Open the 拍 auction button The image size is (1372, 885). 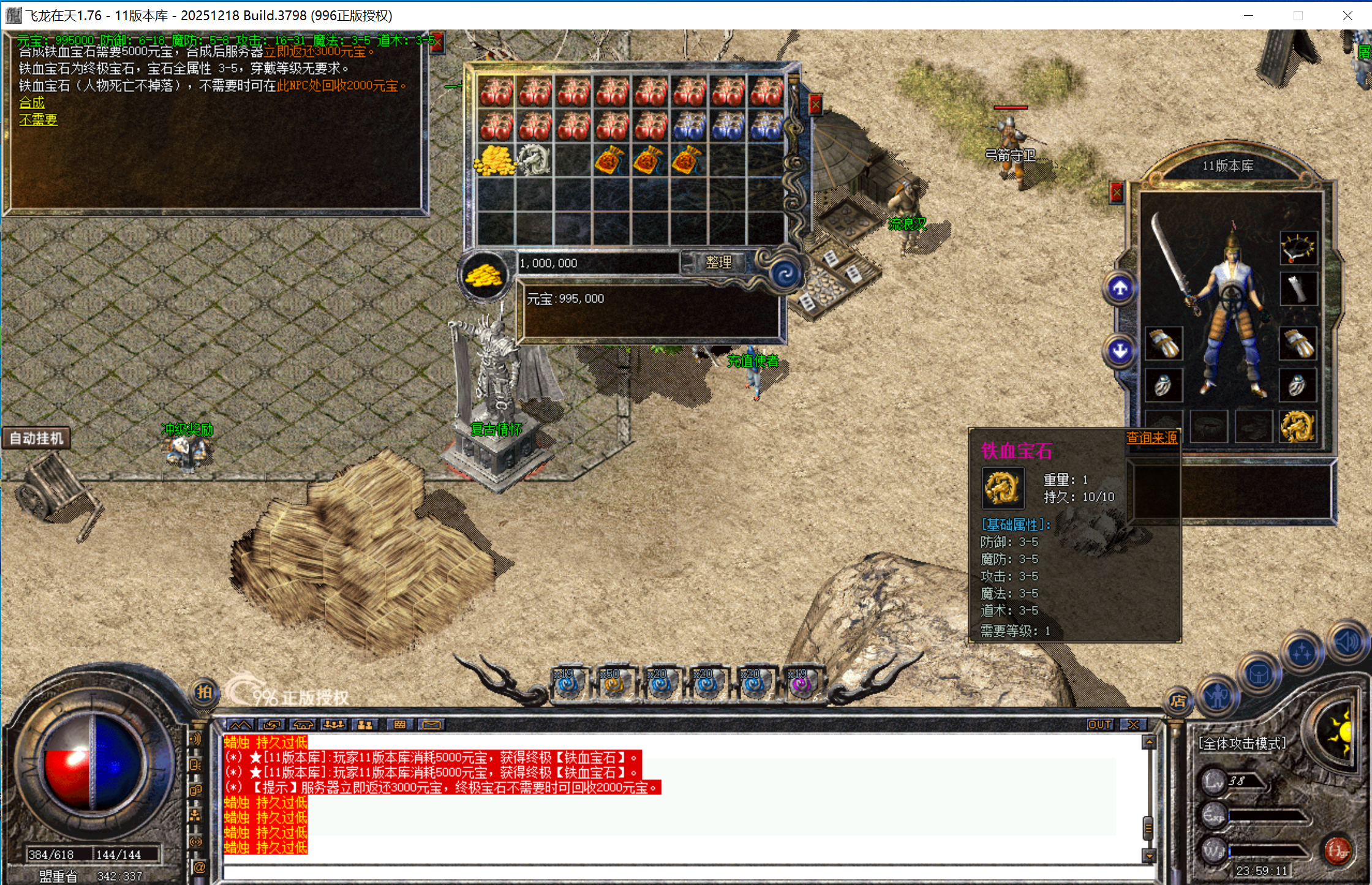pyautogui.click(x=204, y=693)
